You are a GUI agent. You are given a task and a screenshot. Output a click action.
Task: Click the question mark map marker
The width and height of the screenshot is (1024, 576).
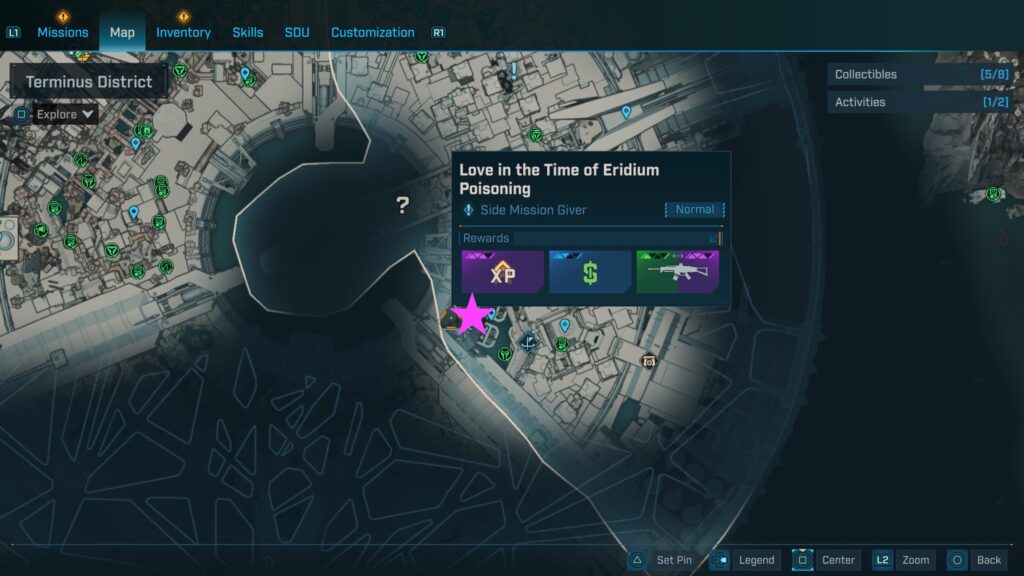click(x=402, y=205)
